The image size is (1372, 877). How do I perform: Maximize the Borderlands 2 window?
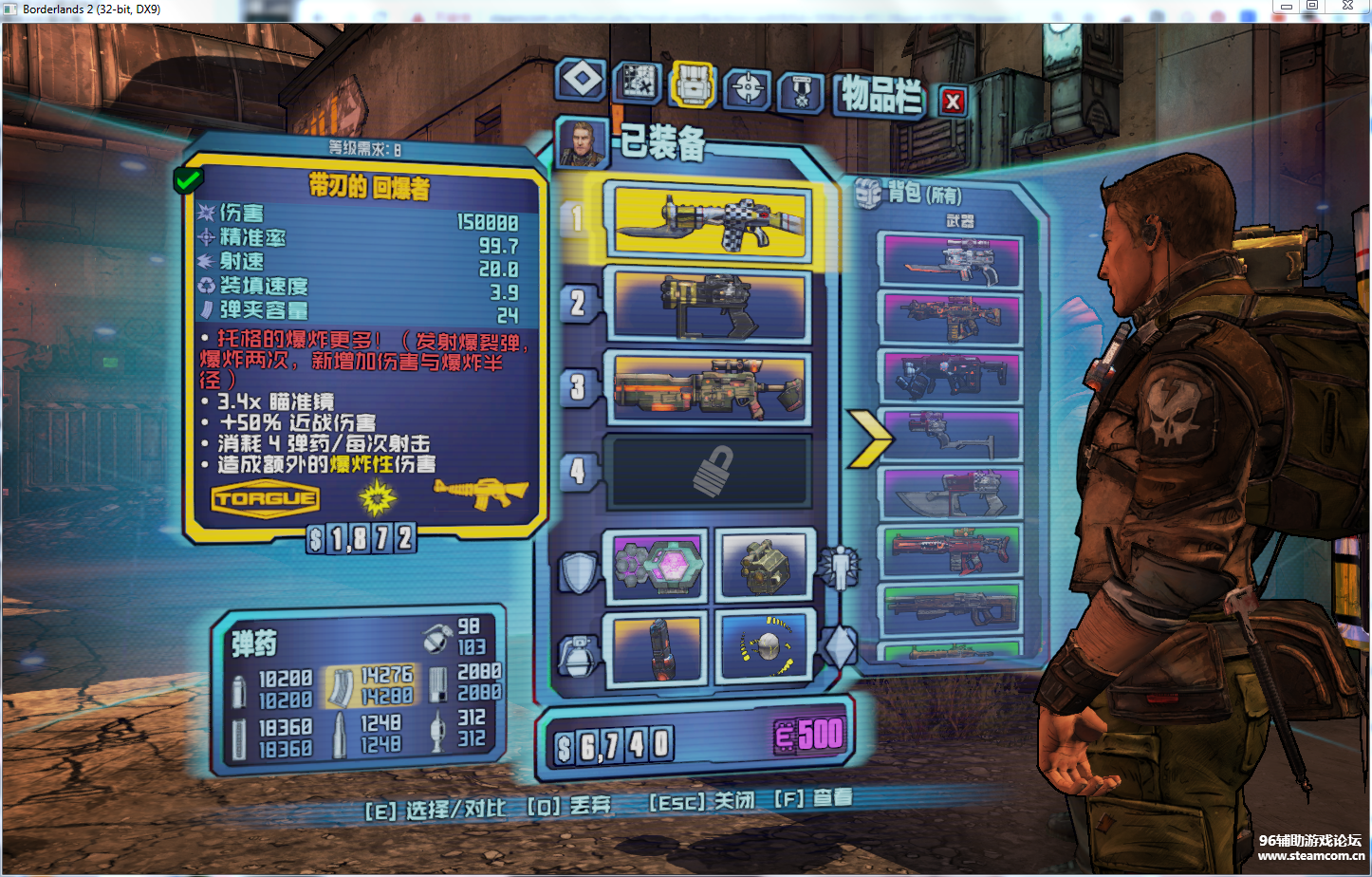pos(1313,7)
